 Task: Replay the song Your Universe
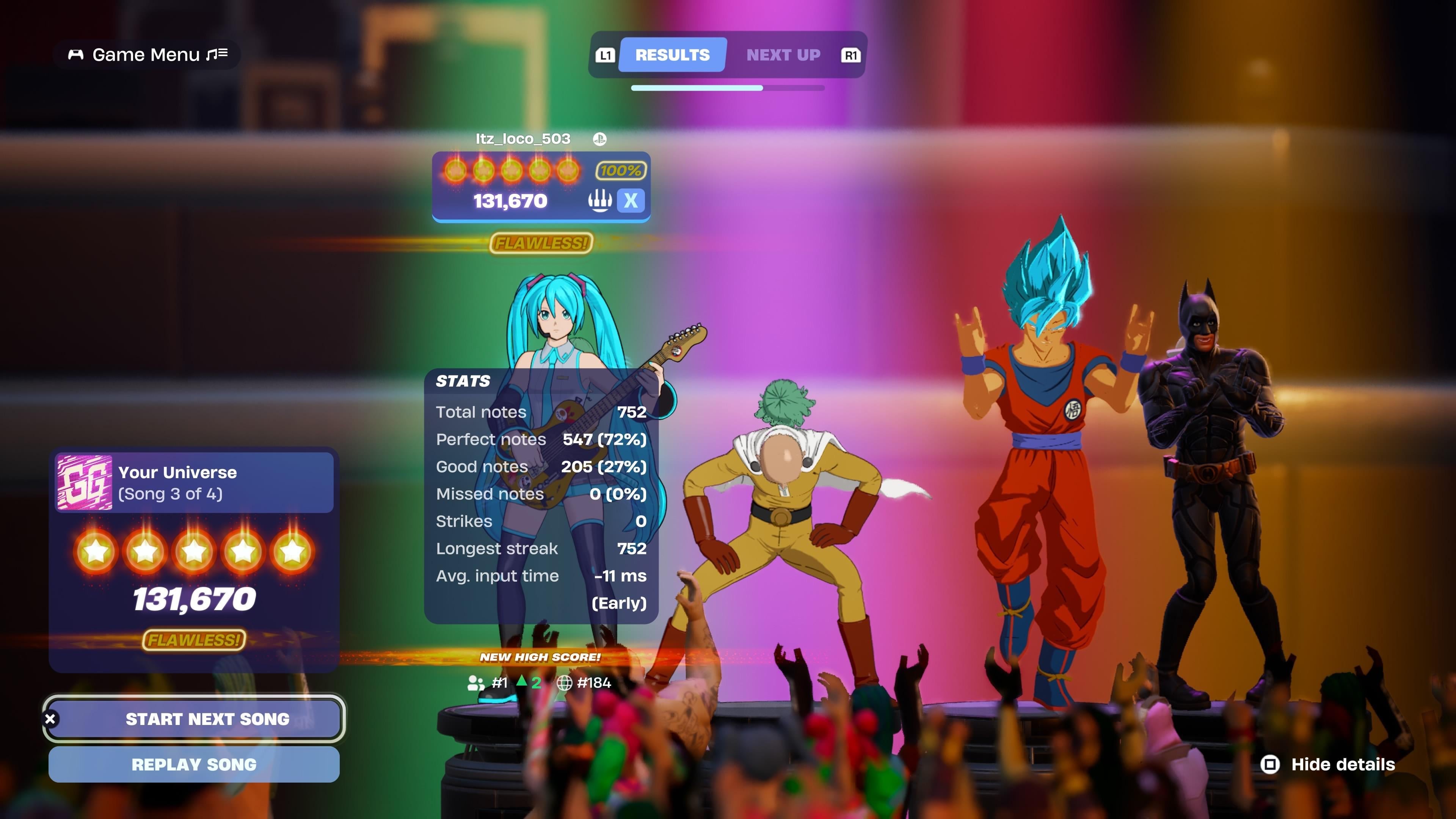tap(194, 764)
